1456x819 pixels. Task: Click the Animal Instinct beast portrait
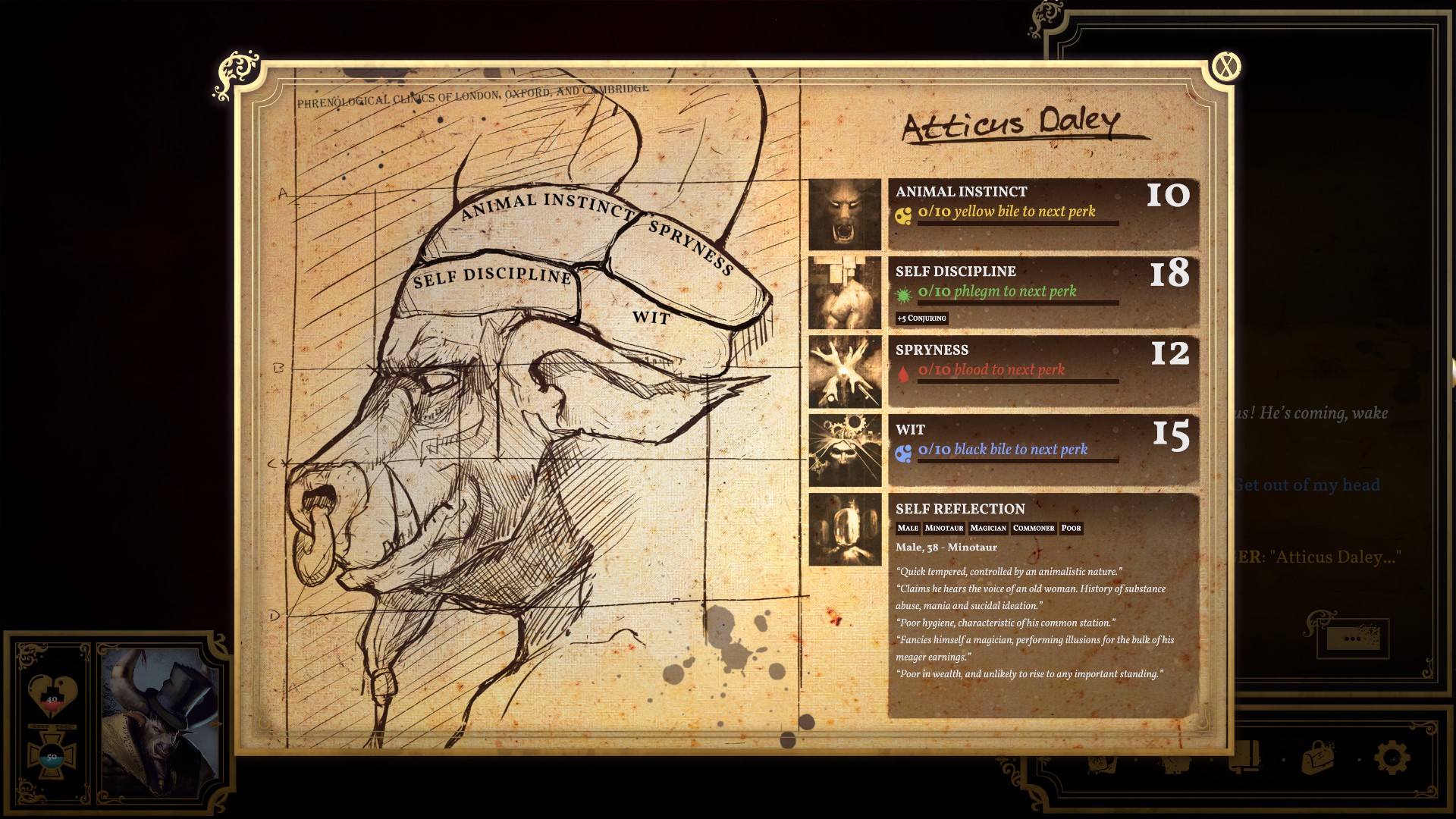[845, 215]
